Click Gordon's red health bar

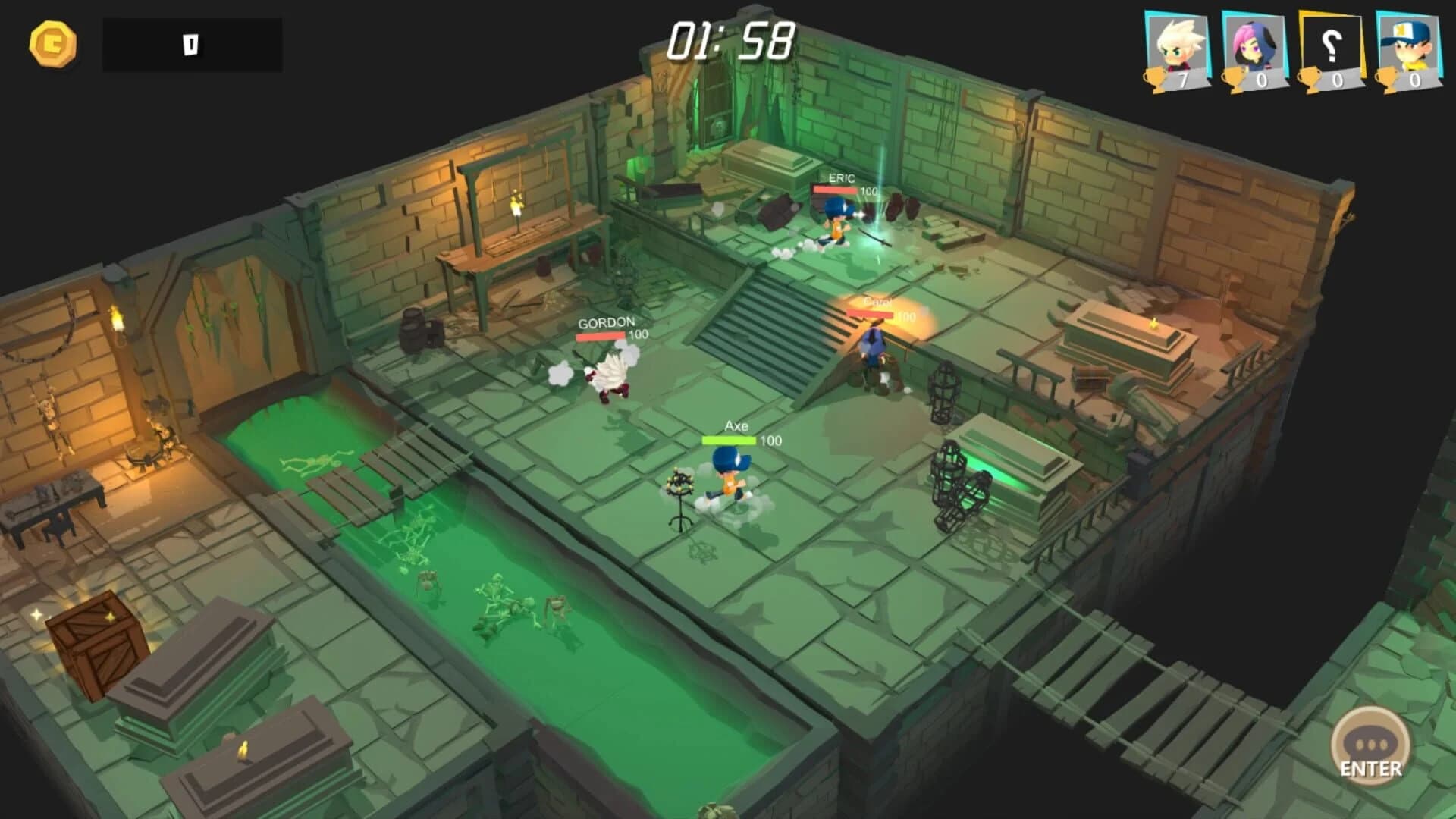[601, 336]
